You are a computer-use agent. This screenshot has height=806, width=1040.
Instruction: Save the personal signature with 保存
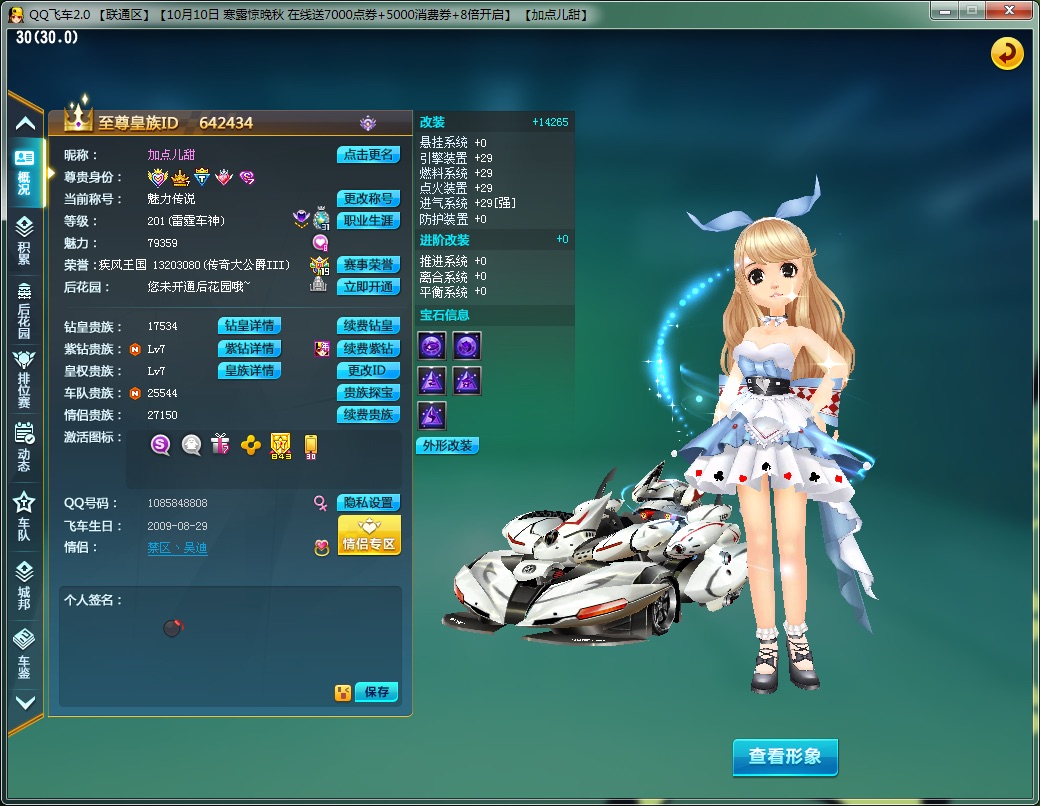[377, 692]
